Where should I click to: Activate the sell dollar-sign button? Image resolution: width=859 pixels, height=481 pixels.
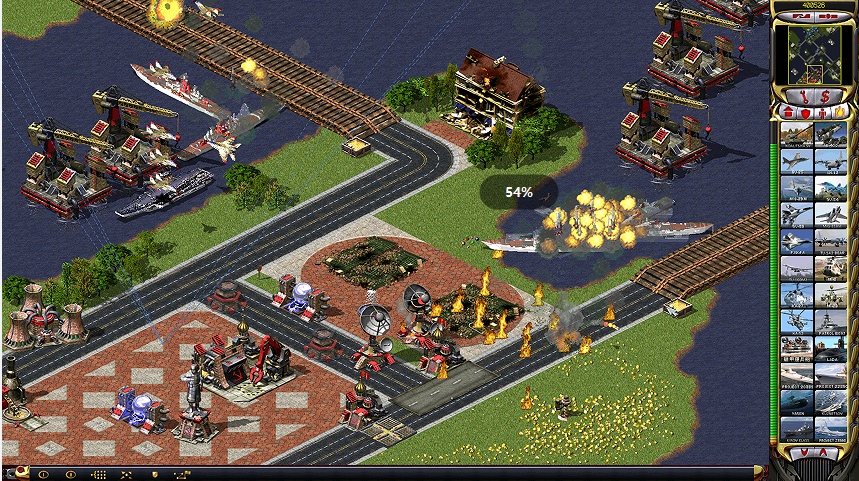tap(825, 97)
